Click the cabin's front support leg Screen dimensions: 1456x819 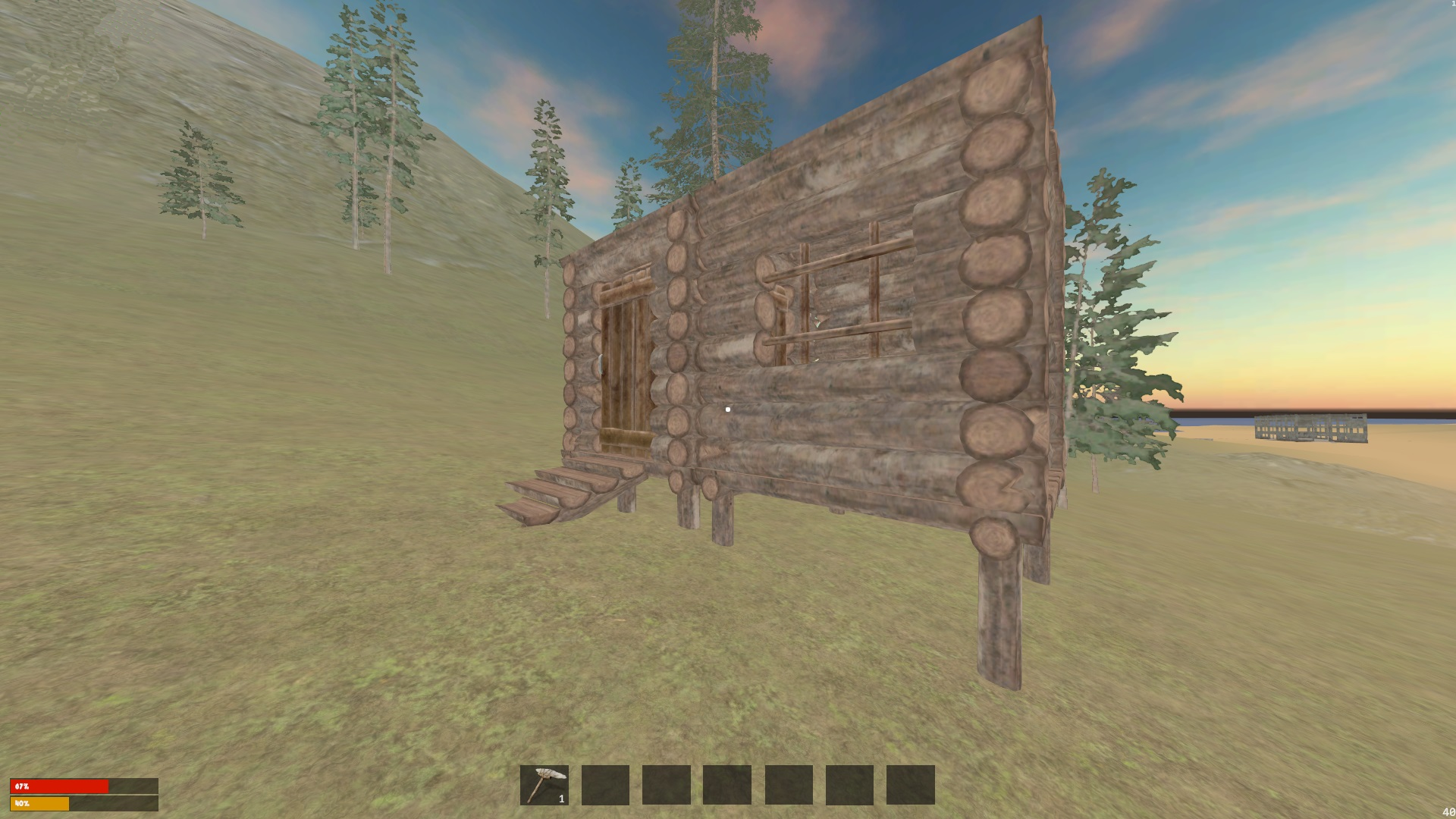997,599
